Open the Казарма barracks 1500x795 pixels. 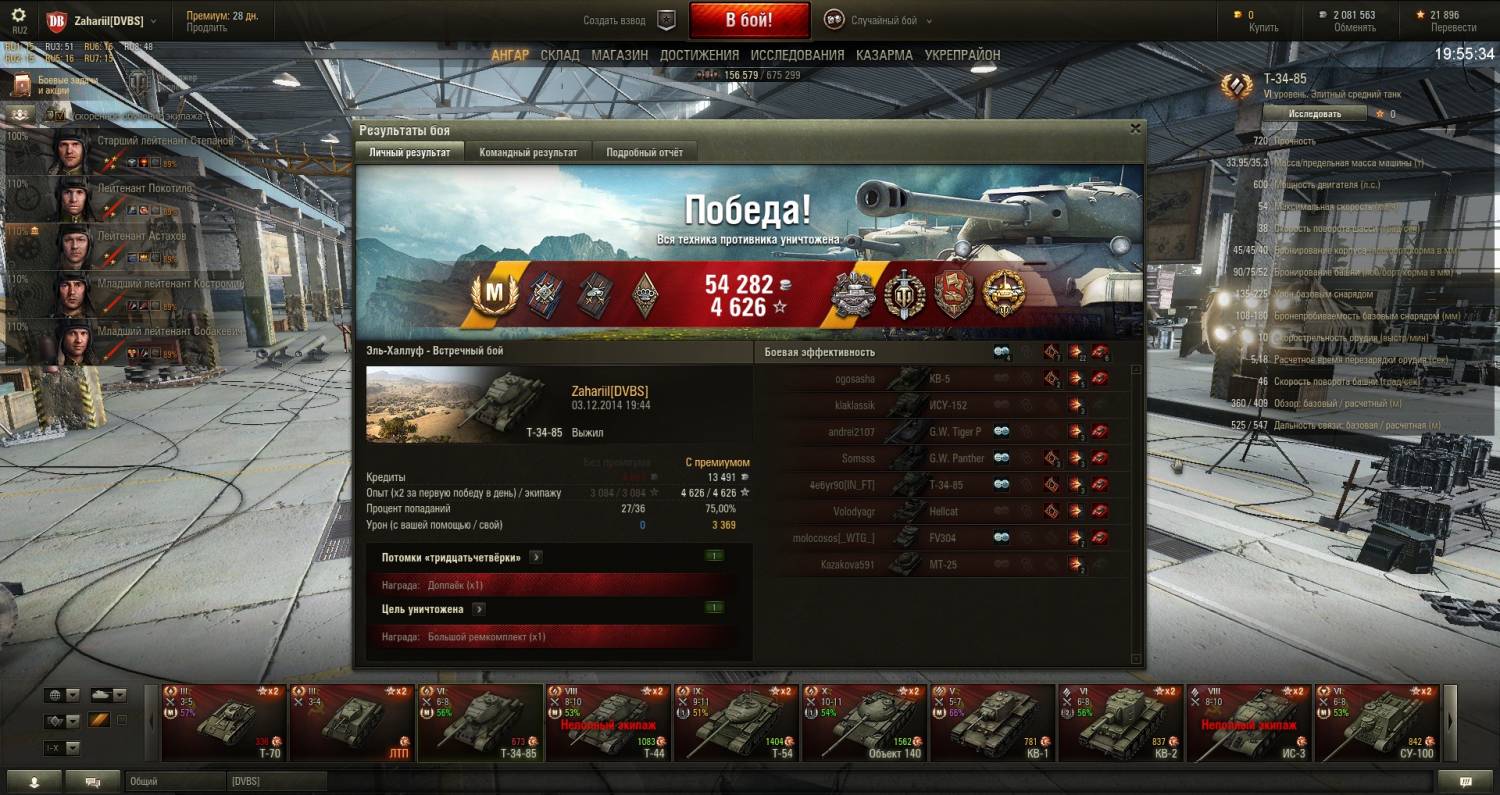(884, 55)
